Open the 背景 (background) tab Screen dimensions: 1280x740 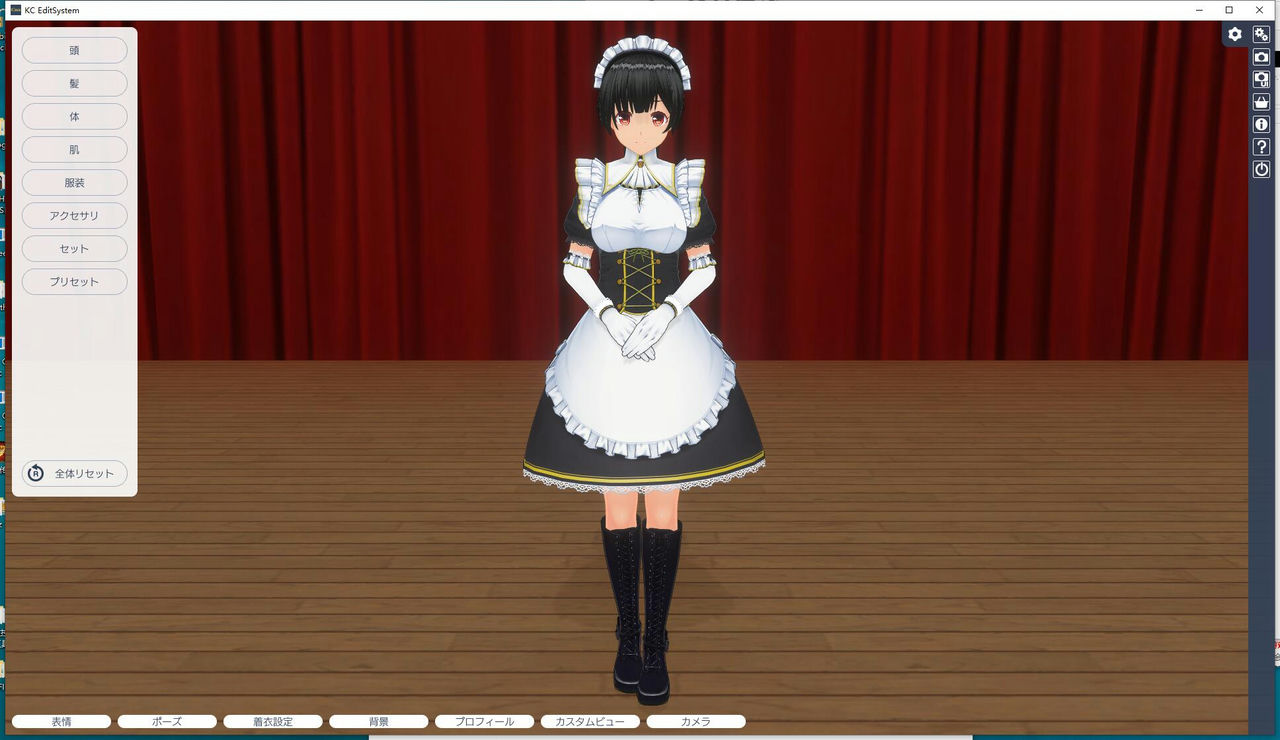tap(379, 721)
